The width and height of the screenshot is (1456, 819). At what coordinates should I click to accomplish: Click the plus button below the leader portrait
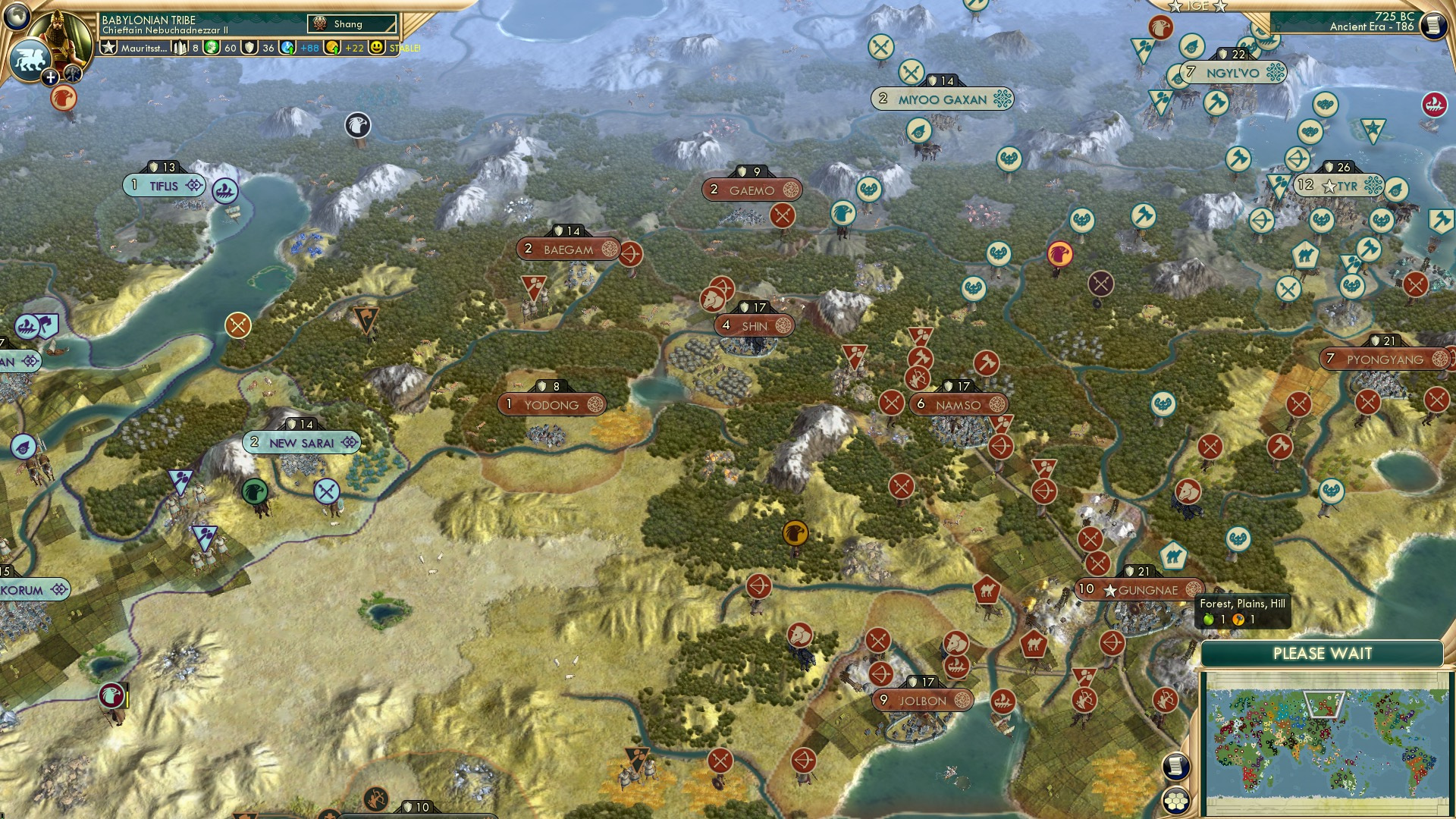pos(50,77)
